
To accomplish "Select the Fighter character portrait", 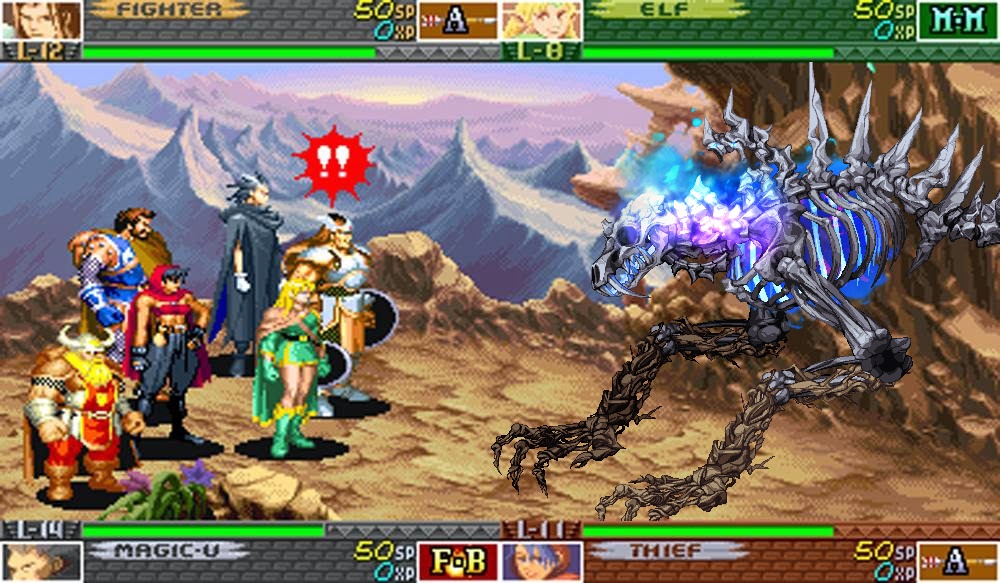I will tap(41, 20).
